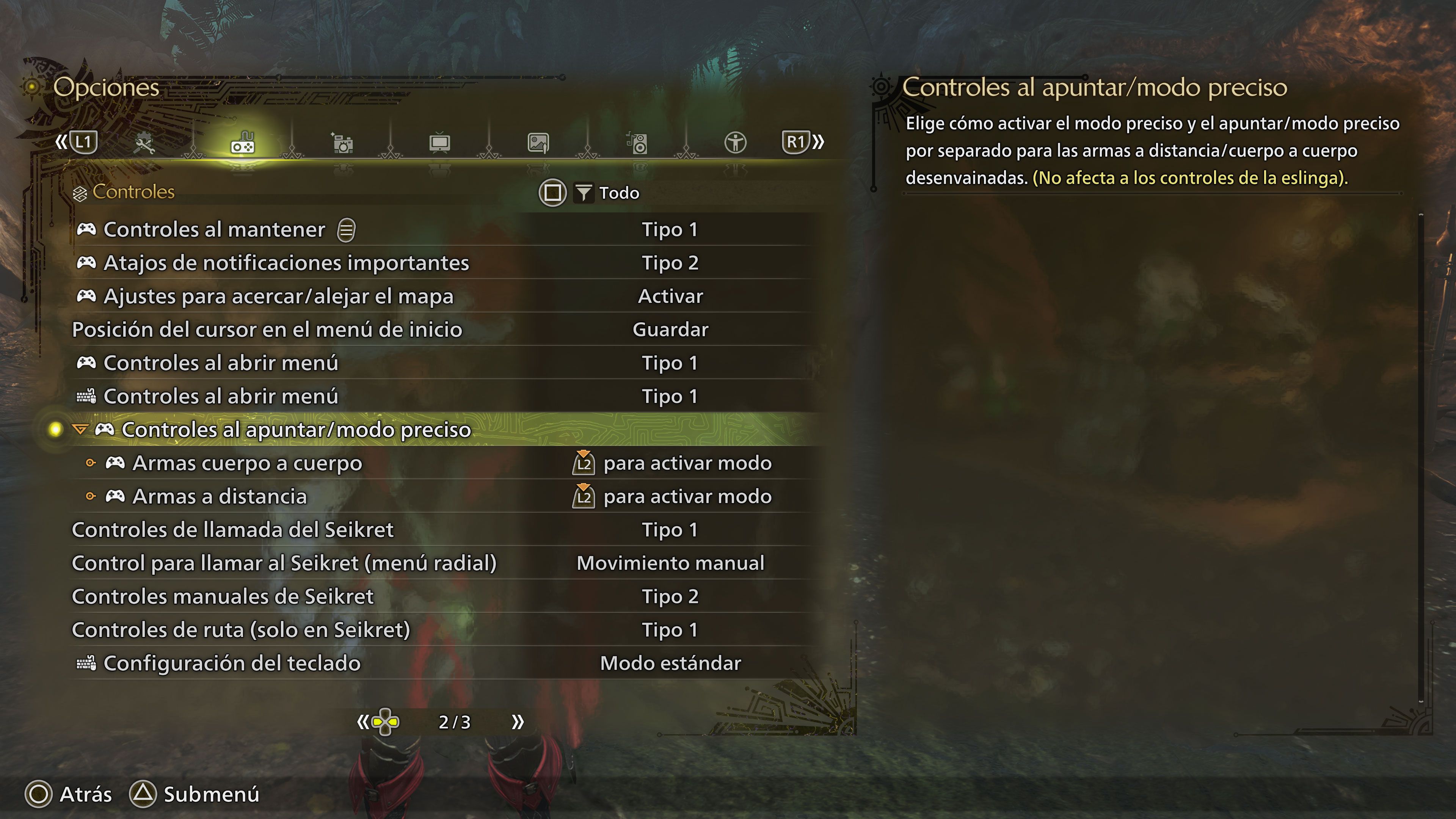1456x819 pixels.
Task: Open the camera settings tab
Action: 342,143
